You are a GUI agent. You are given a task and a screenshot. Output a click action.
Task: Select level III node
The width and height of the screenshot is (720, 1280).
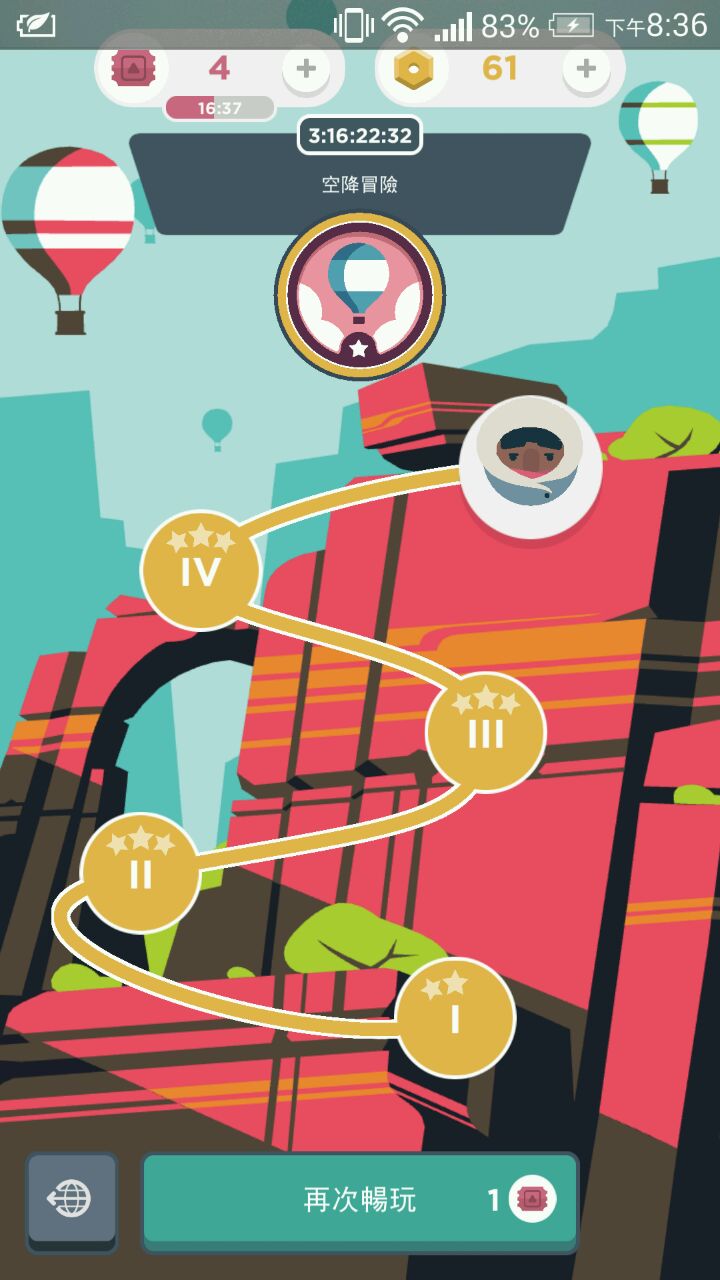(x=486, y=733)
